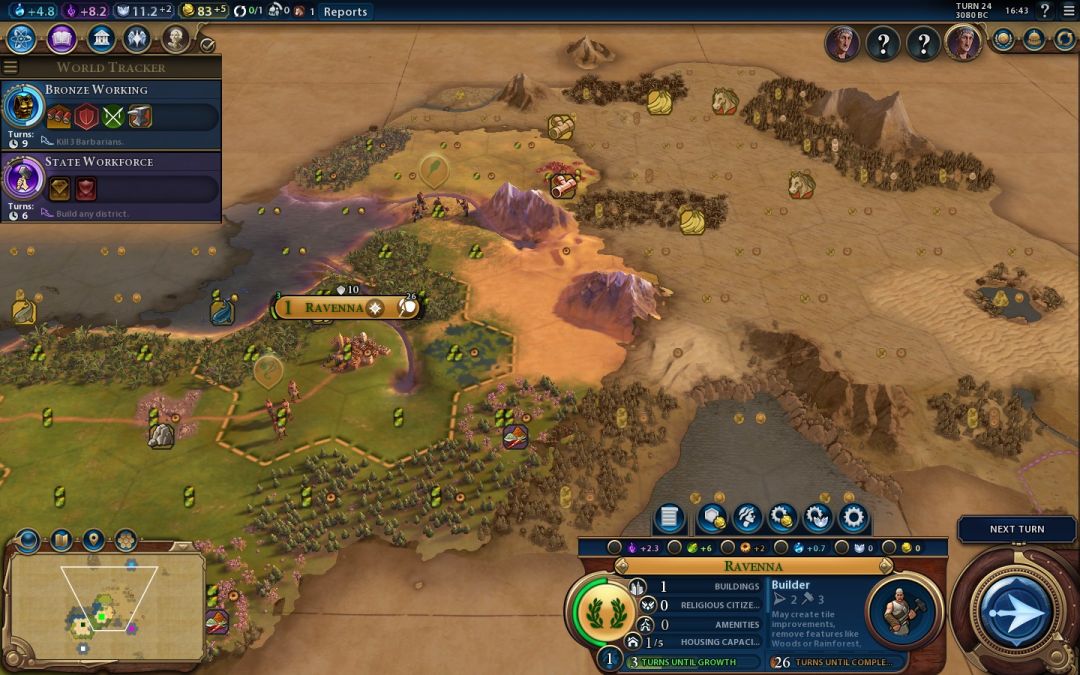Click the Ravenna city banner
Viewport: 1080px width, 675px height.
335,307
